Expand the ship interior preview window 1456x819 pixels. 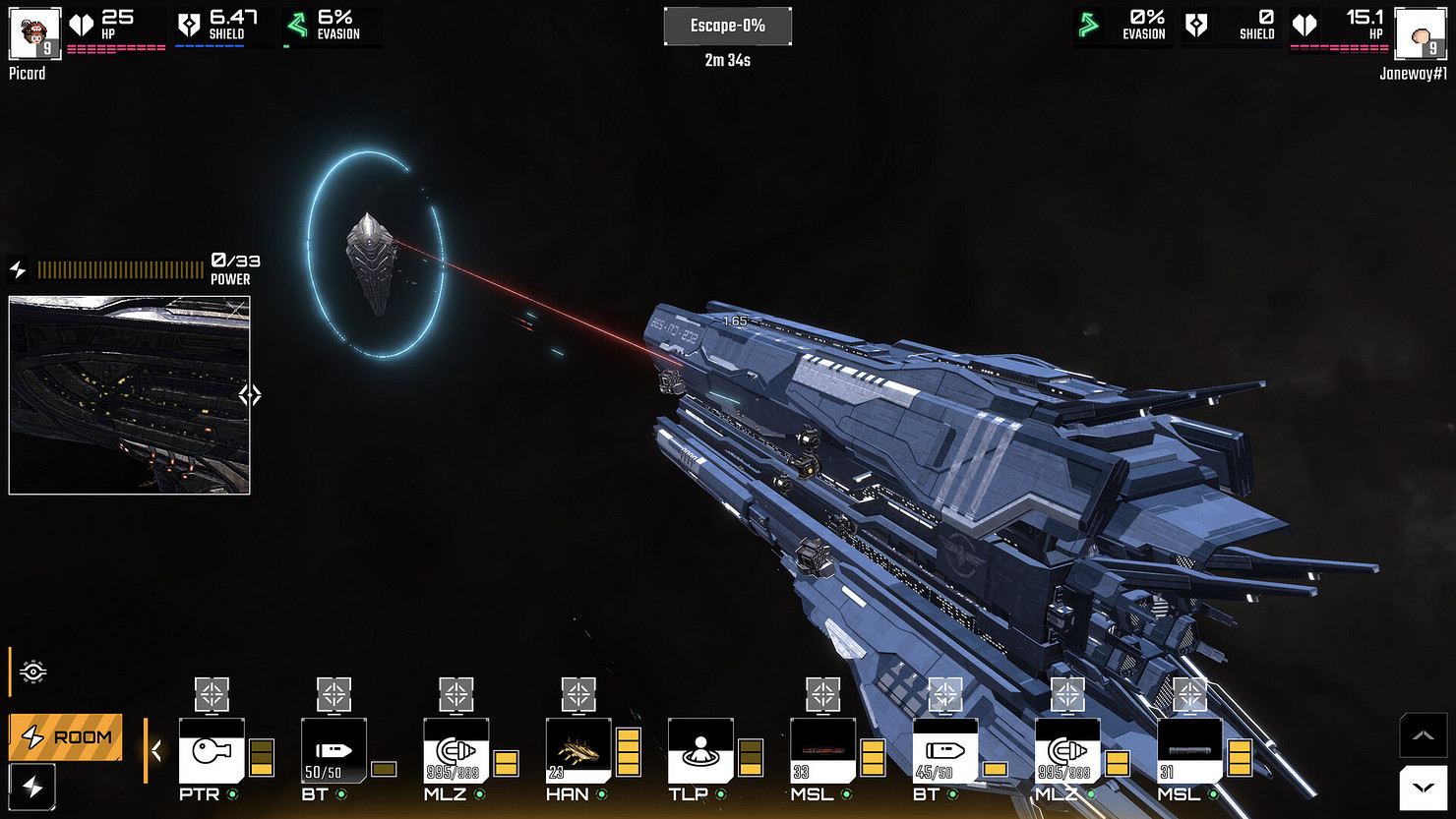tap(250, 395)
